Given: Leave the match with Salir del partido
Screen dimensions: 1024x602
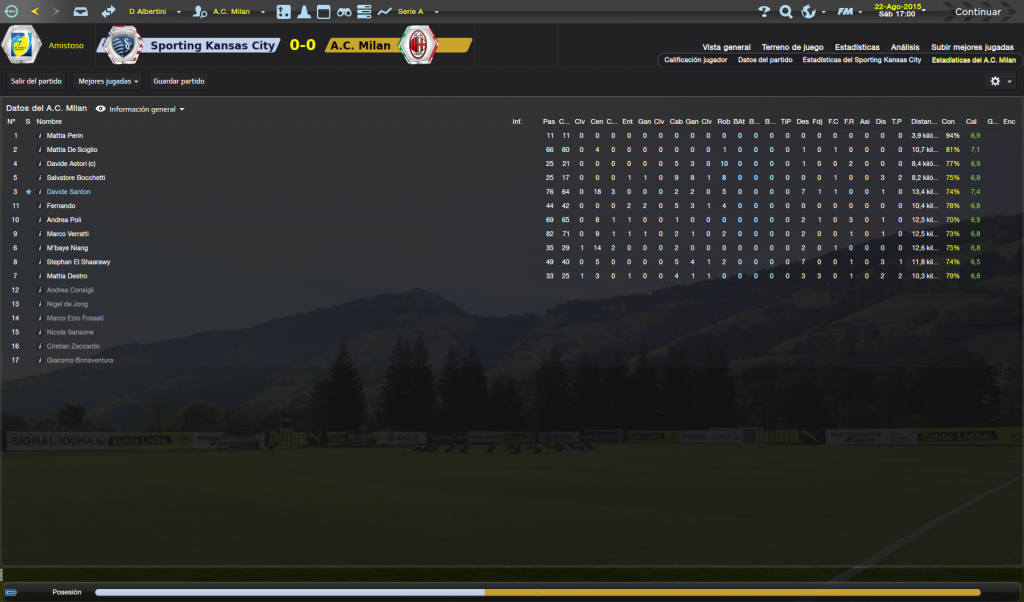Looking at the screenshot, I should click(x=36, y=81).
